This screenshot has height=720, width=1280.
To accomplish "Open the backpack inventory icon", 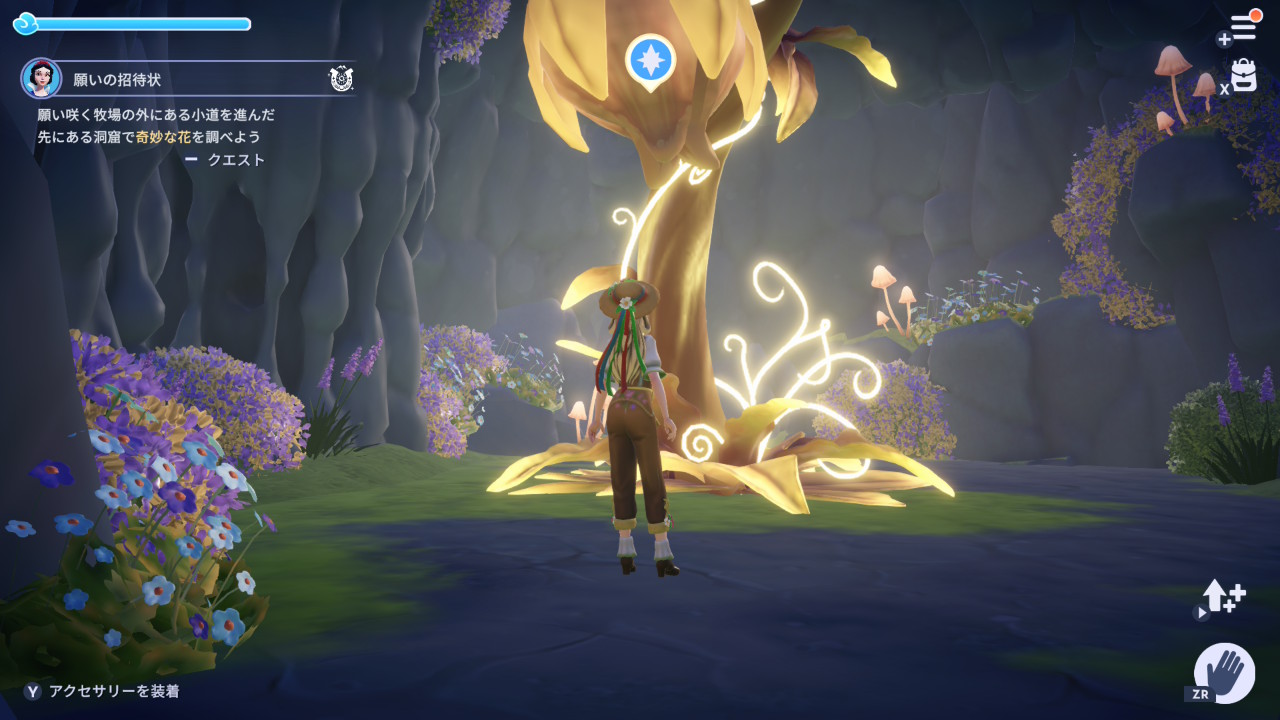I will (x=1243, y=76).
